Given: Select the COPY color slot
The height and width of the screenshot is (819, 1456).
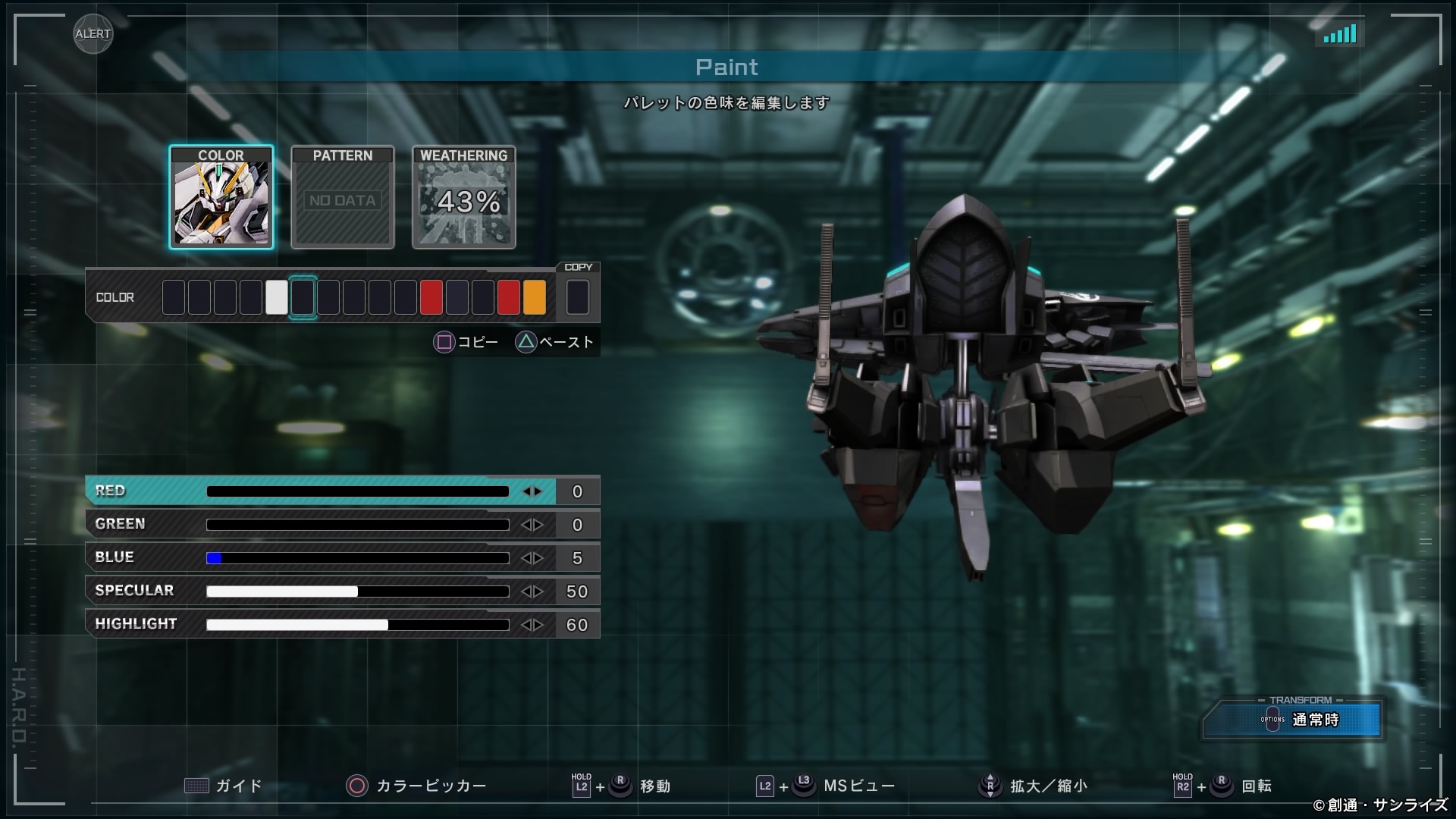Looking at the screenshot, I should coord(577,297).
